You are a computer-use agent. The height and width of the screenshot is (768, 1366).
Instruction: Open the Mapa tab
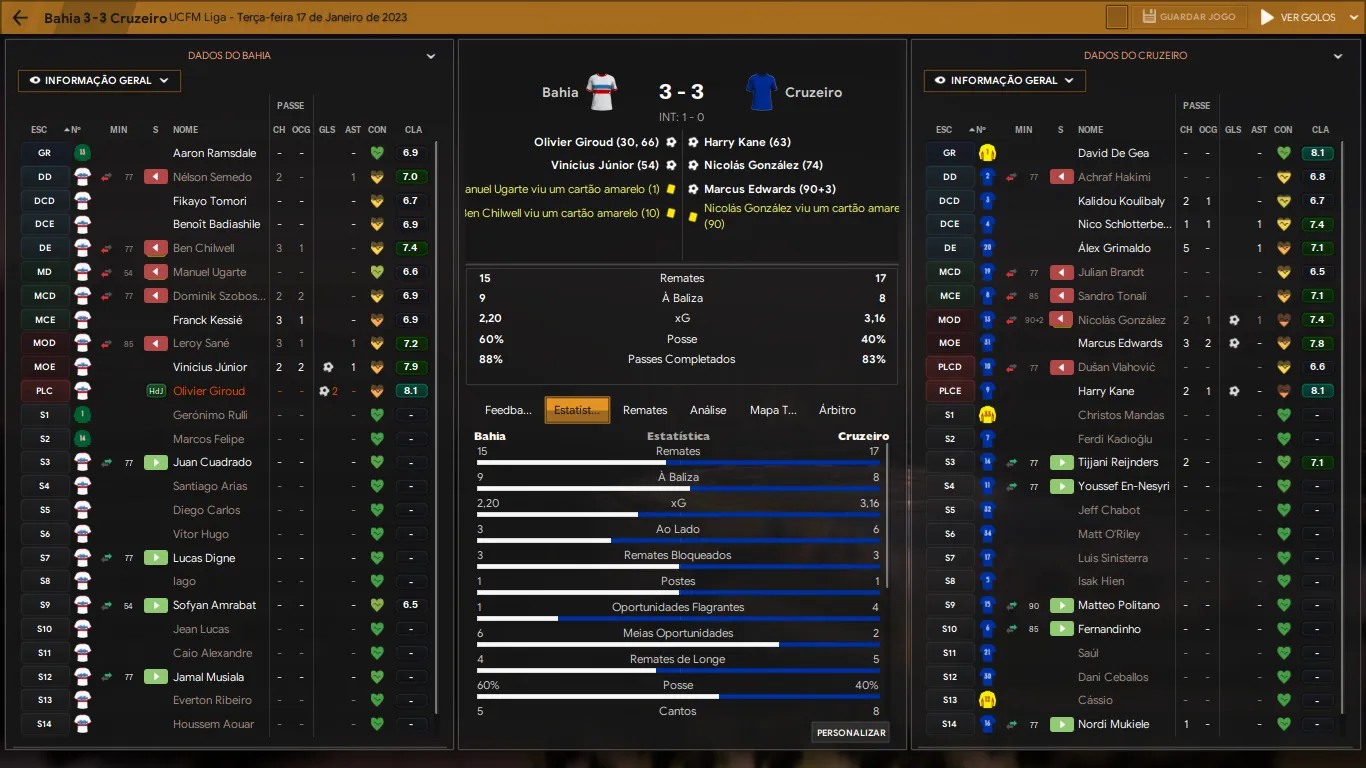773,410
